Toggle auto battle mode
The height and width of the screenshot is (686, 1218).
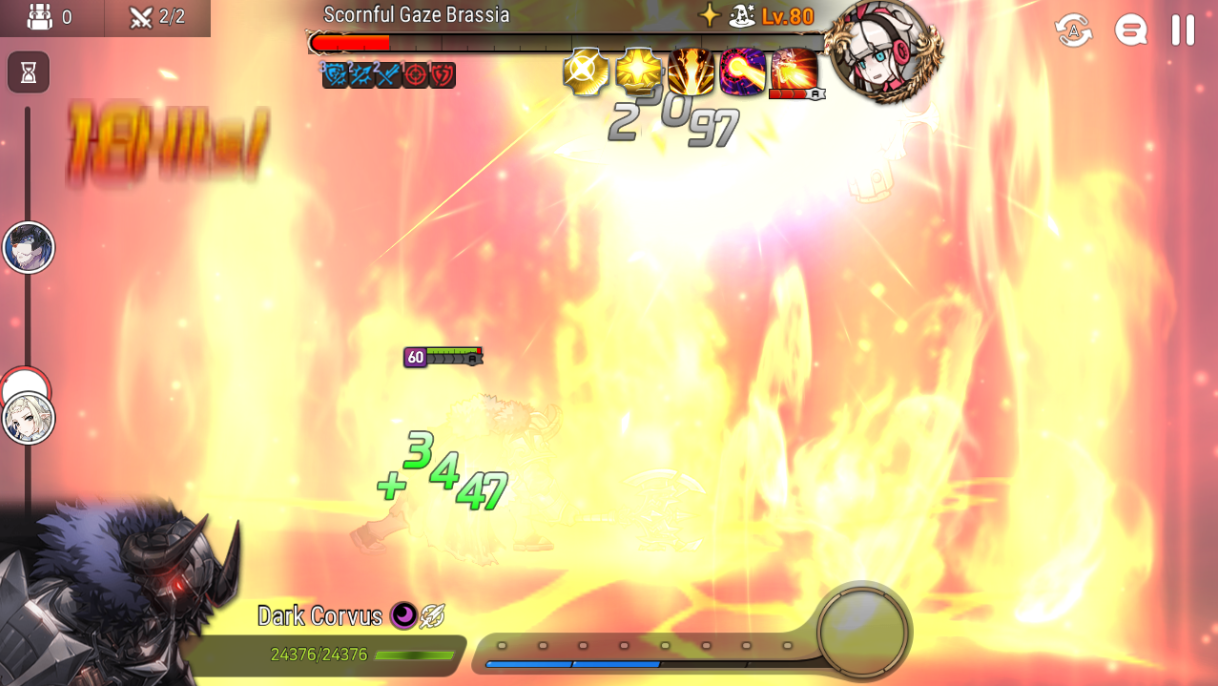pyautogui.click(x=1073, y=30)
